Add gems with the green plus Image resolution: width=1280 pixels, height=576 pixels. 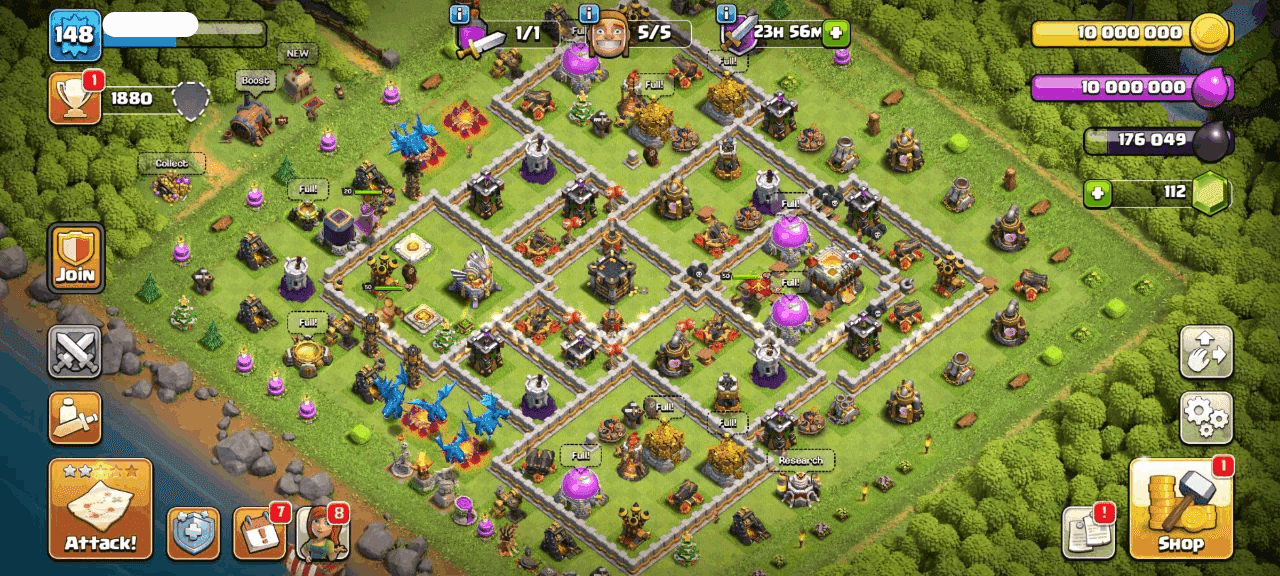coord(1098,192)
